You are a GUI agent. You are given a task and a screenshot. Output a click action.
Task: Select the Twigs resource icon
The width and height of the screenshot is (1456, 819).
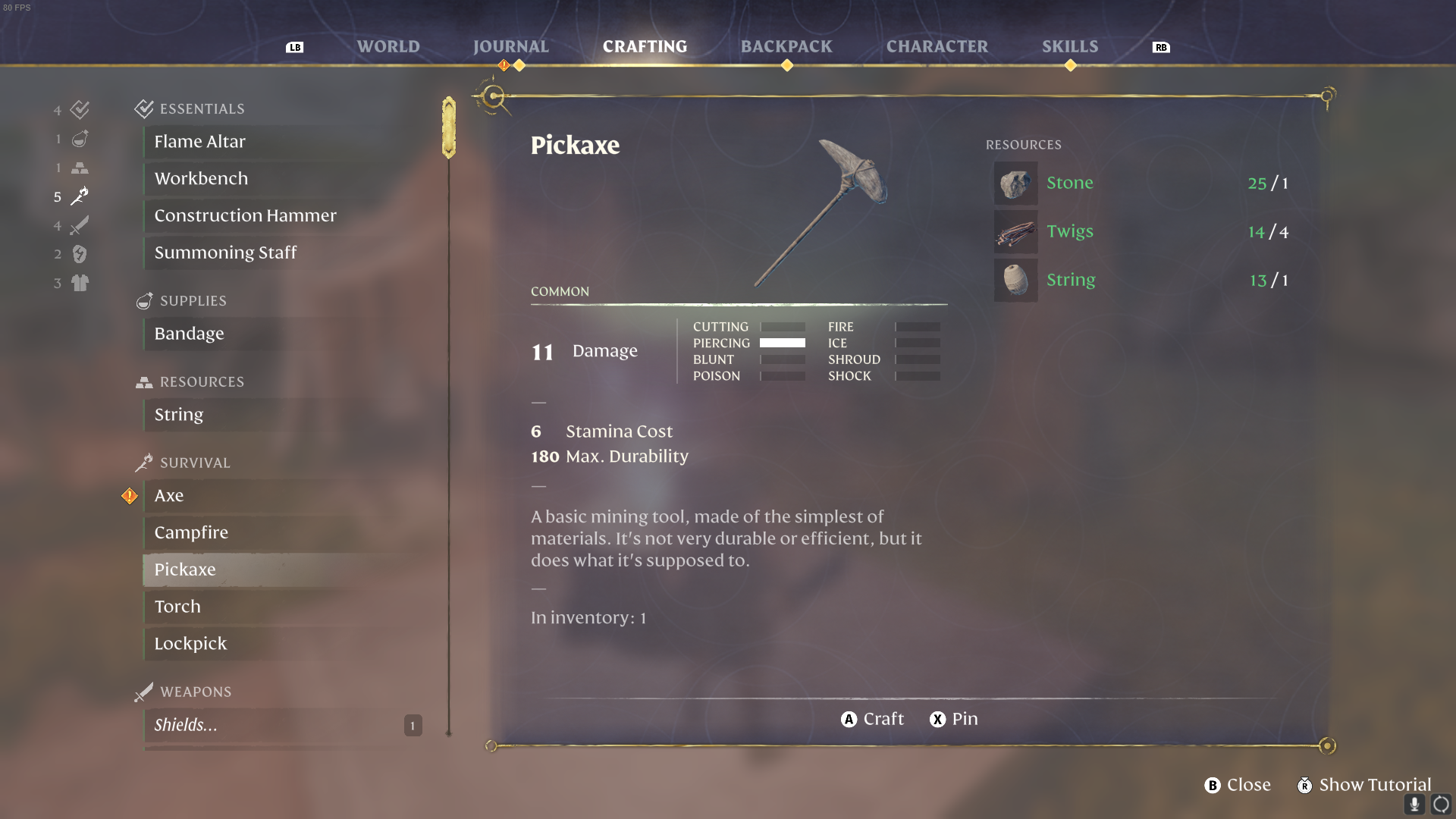point(1015,232)
